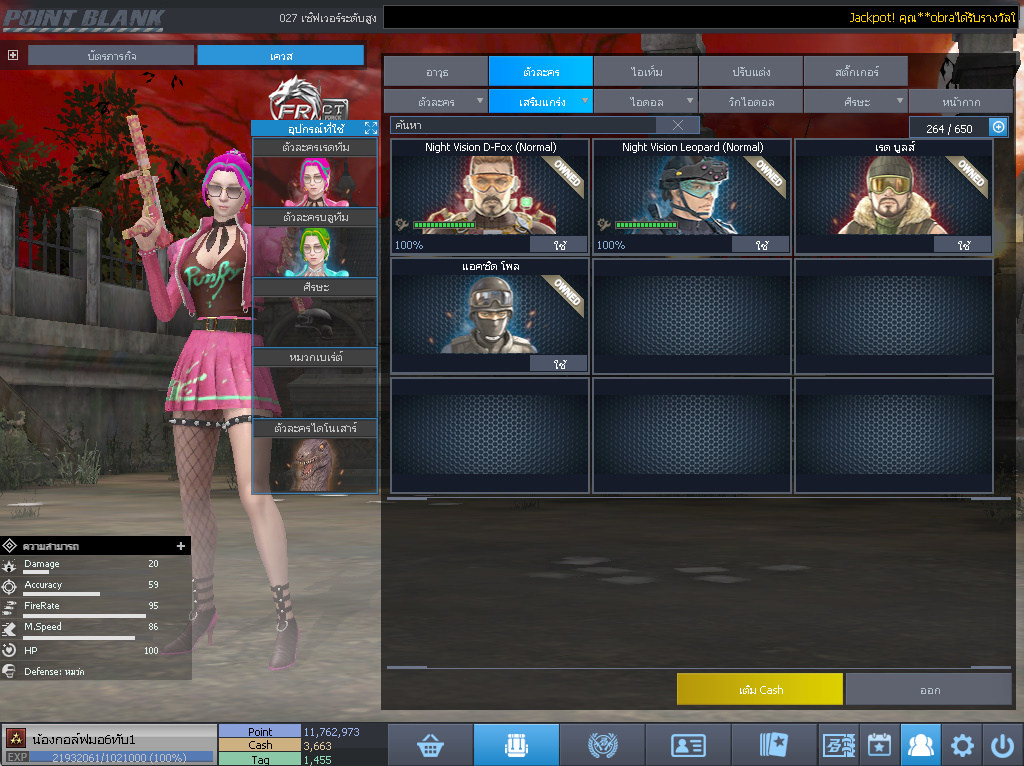Image resolution: width=1024 pixels, height=766 pixels.
Task: Select the หน้ากาก mask subcategory
Action: [960, 102]
